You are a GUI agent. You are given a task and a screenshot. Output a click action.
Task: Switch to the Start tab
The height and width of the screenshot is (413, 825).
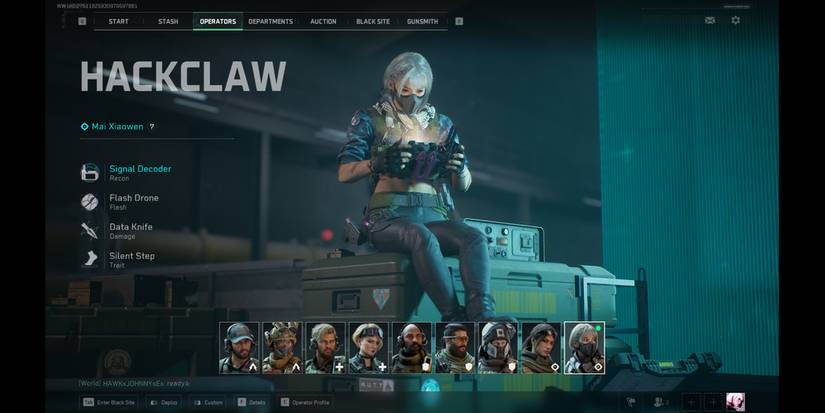tap(118, 21)
